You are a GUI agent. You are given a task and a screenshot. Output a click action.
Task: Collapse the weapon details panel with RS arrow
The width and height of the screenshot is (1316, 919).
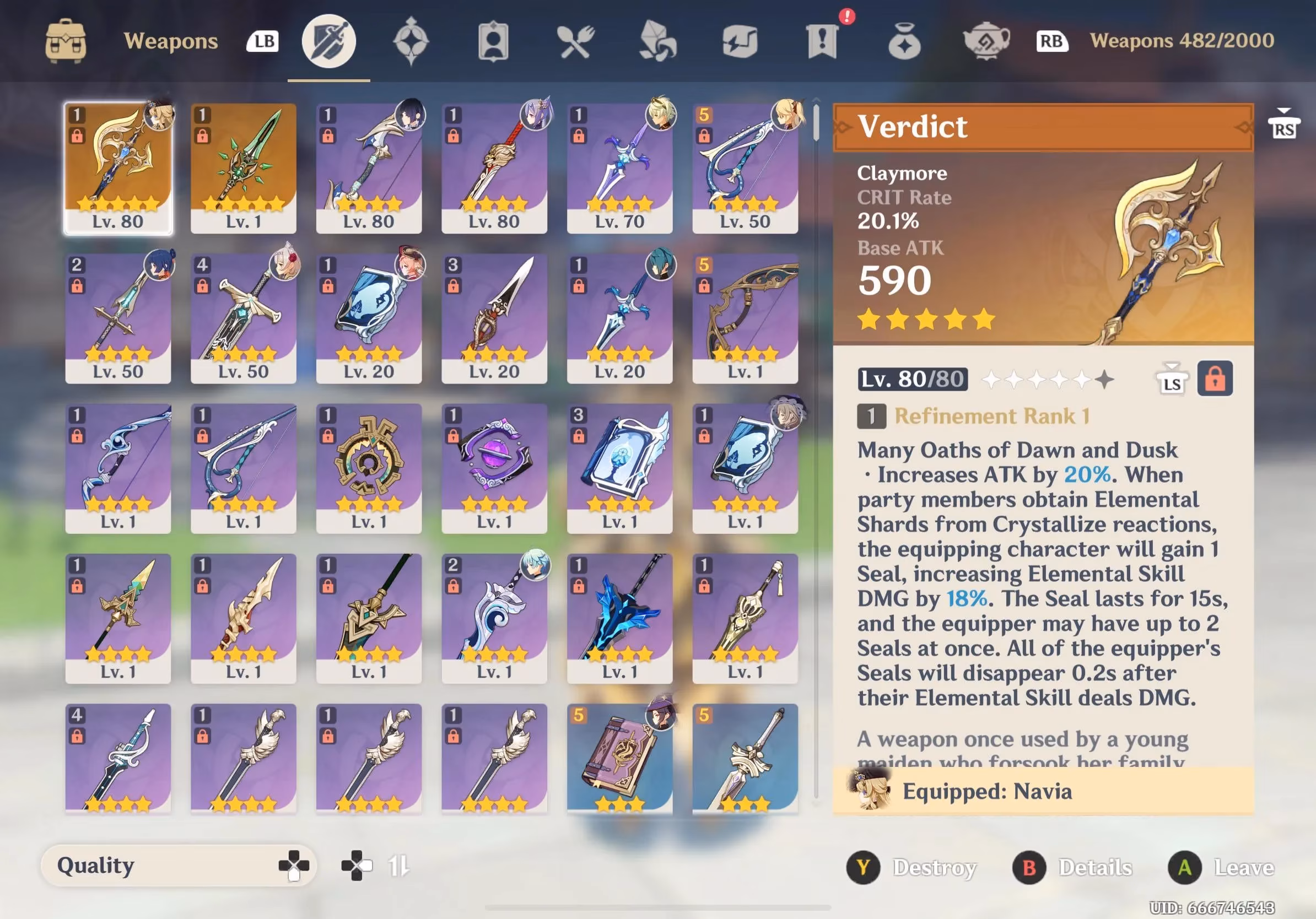[x=1284, y=121]
